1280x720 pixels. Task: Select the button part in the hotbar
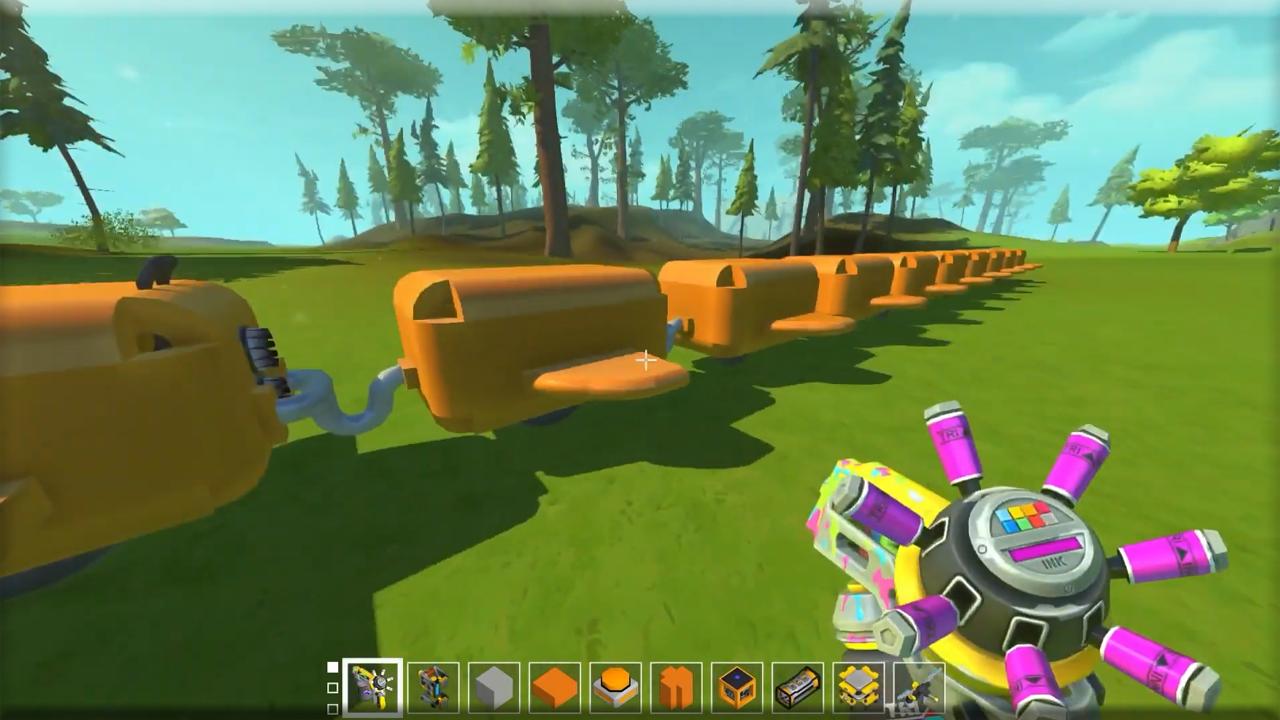tap(615, 686)
